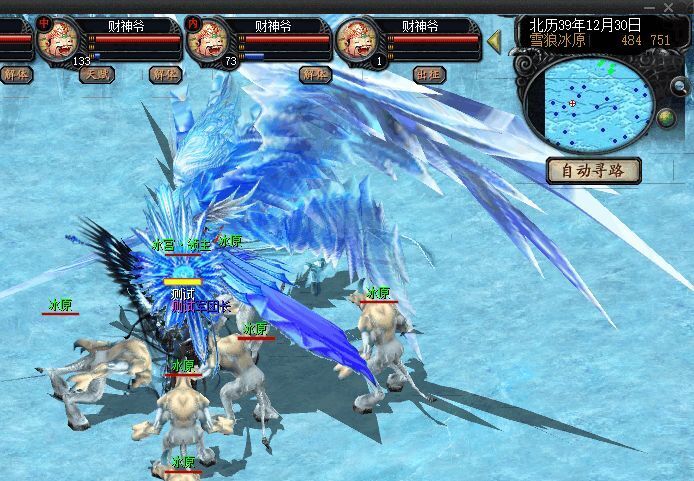Viewport: 694px width, 481px height.
Task: Select the level 1 pet portrait
Action: [x=357, y=40]
